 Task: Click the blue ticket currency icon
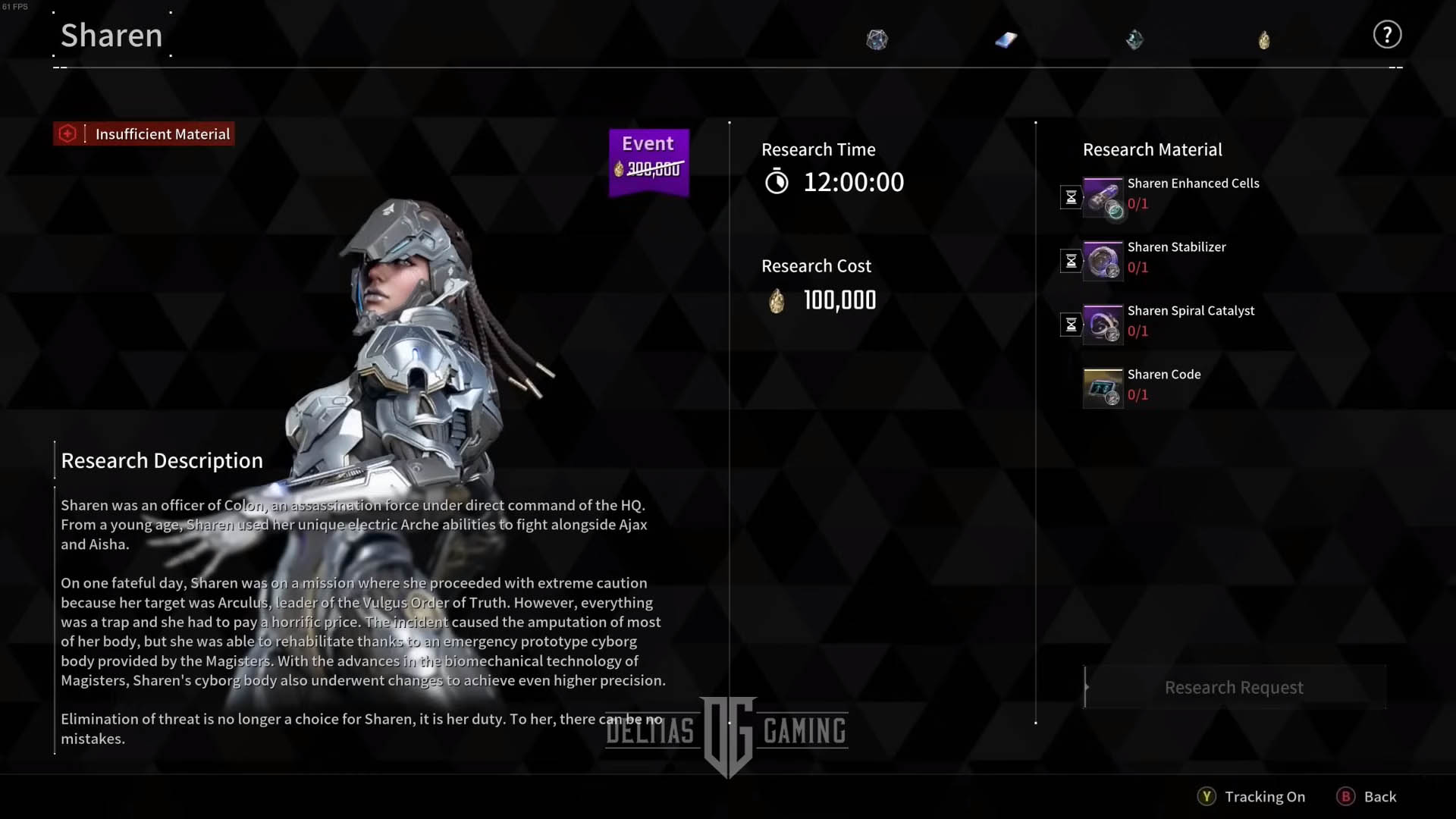(x=1006, y=39)
